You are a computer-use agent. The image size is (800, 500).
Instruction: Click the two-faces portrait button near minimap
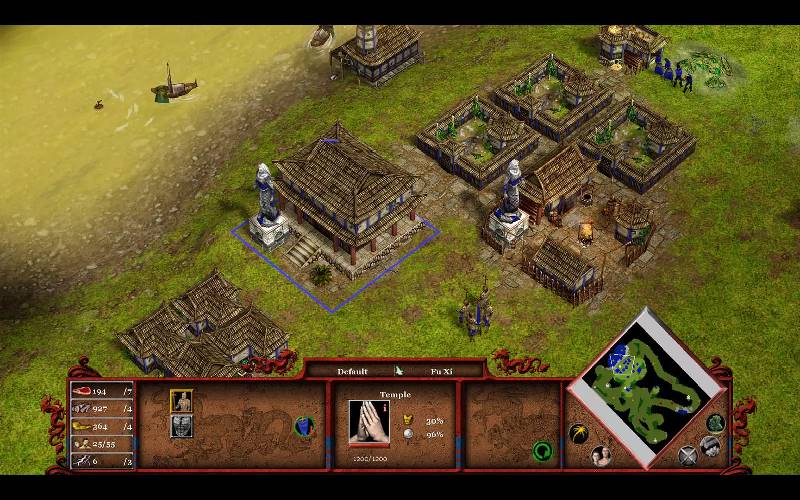click(x=602, y=456)
